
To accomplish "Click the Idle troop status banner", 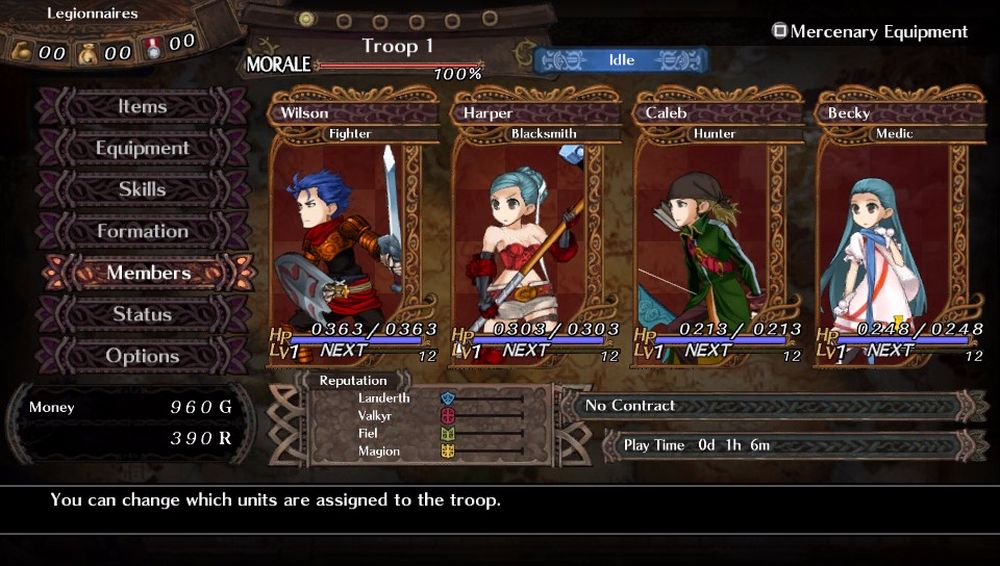I will coord(621,61).
